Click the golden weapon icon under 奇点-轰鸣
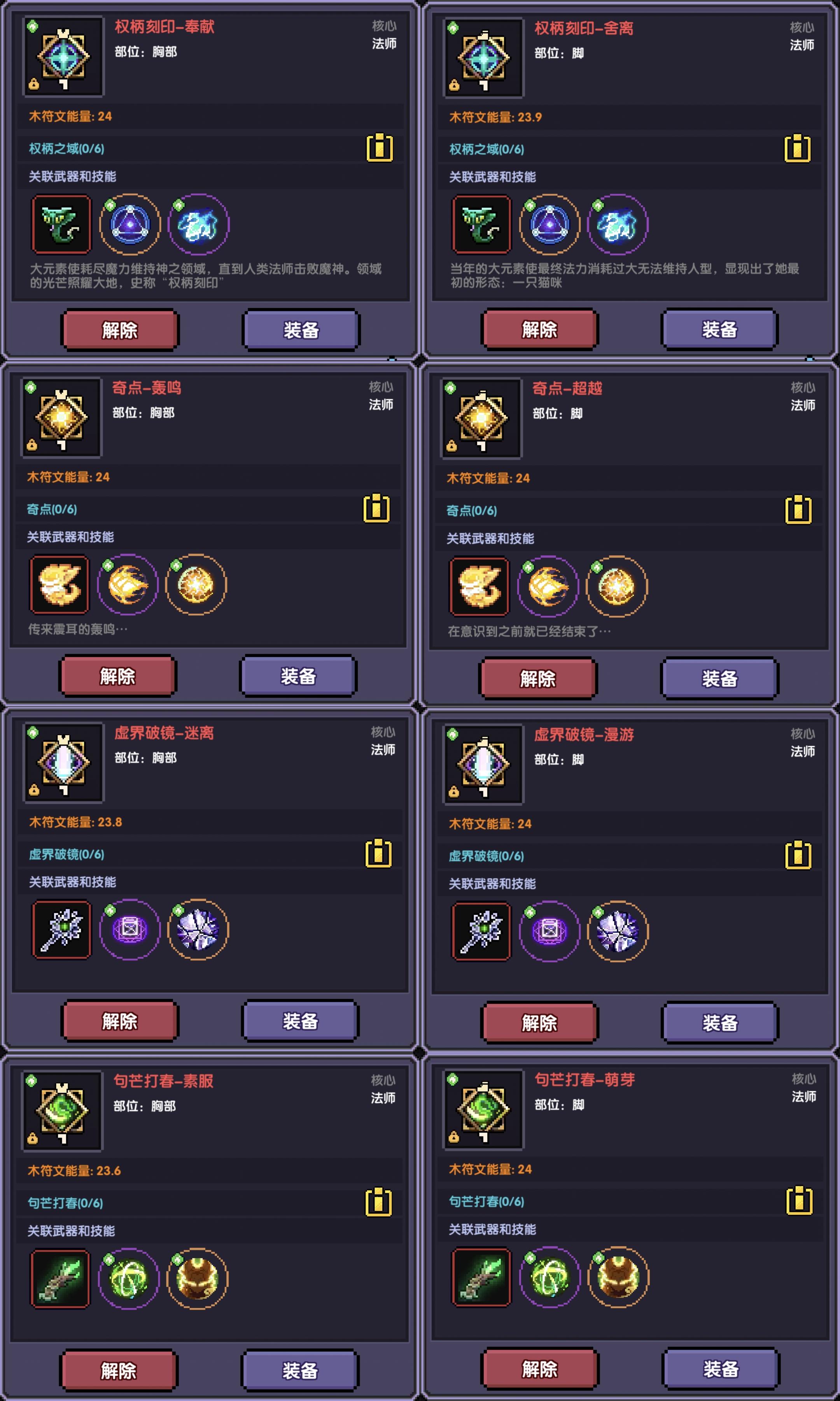The height and width of the screenshot is (1401, 840). tap(59, 586)
